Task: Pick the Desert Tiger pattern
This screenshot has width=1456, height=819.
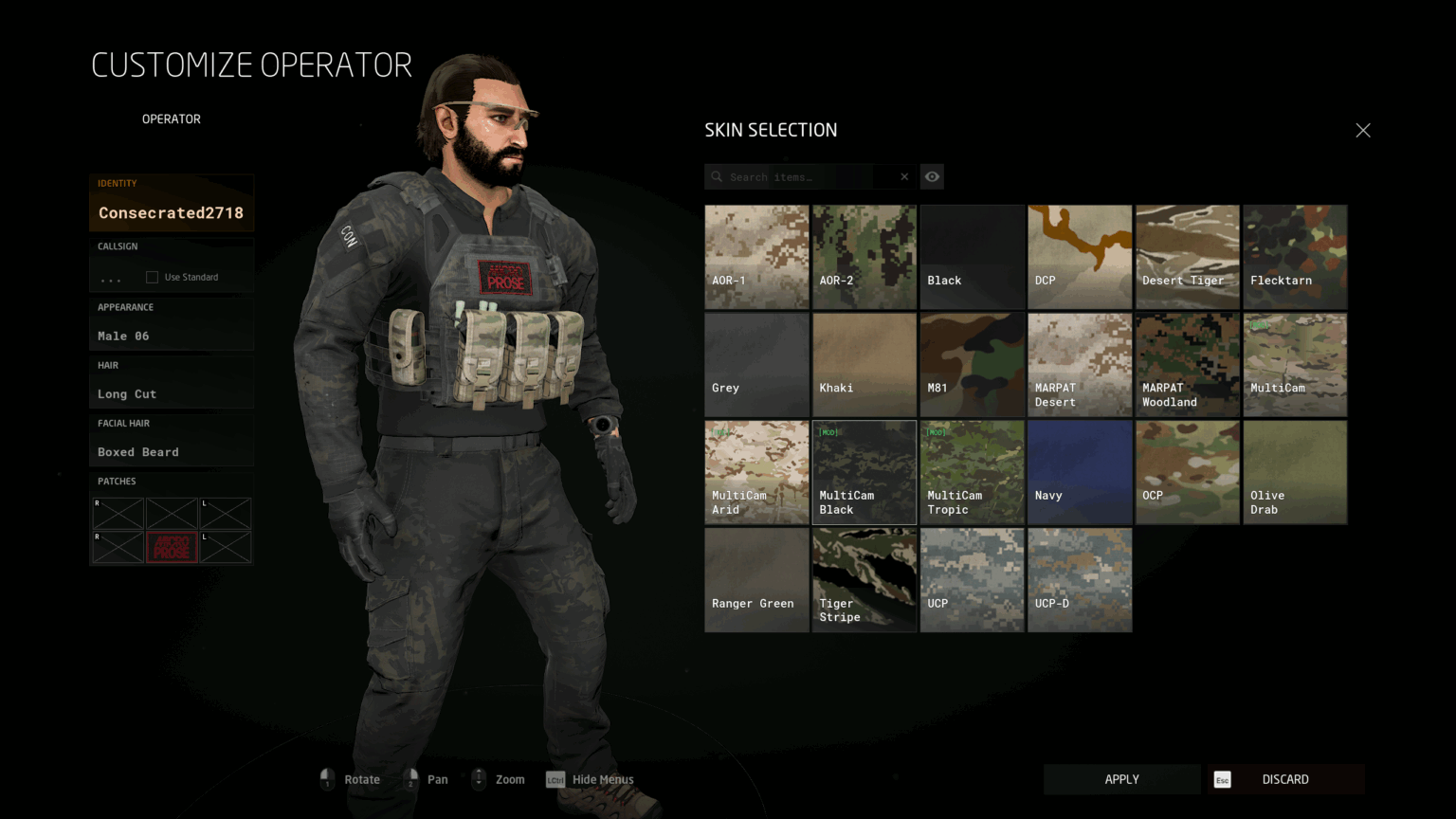Action: (x=1187, y=257)
